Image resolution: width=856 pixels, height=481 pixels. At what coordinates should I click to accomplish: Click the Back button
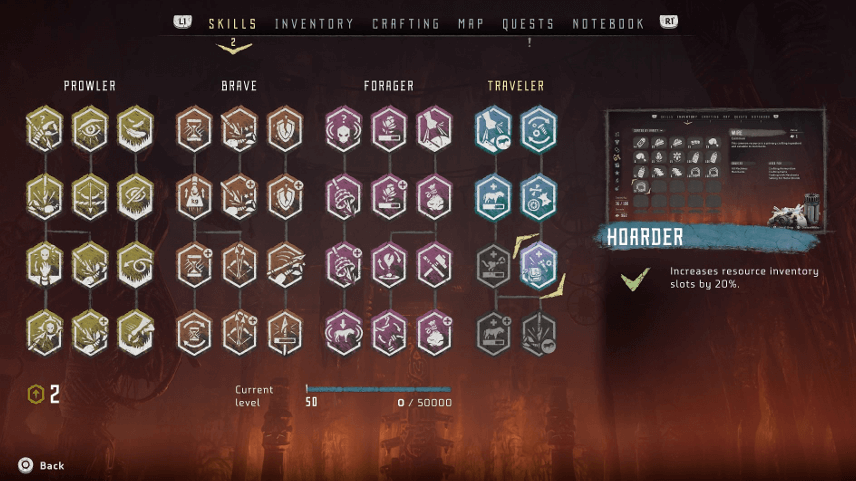(42, 465)
